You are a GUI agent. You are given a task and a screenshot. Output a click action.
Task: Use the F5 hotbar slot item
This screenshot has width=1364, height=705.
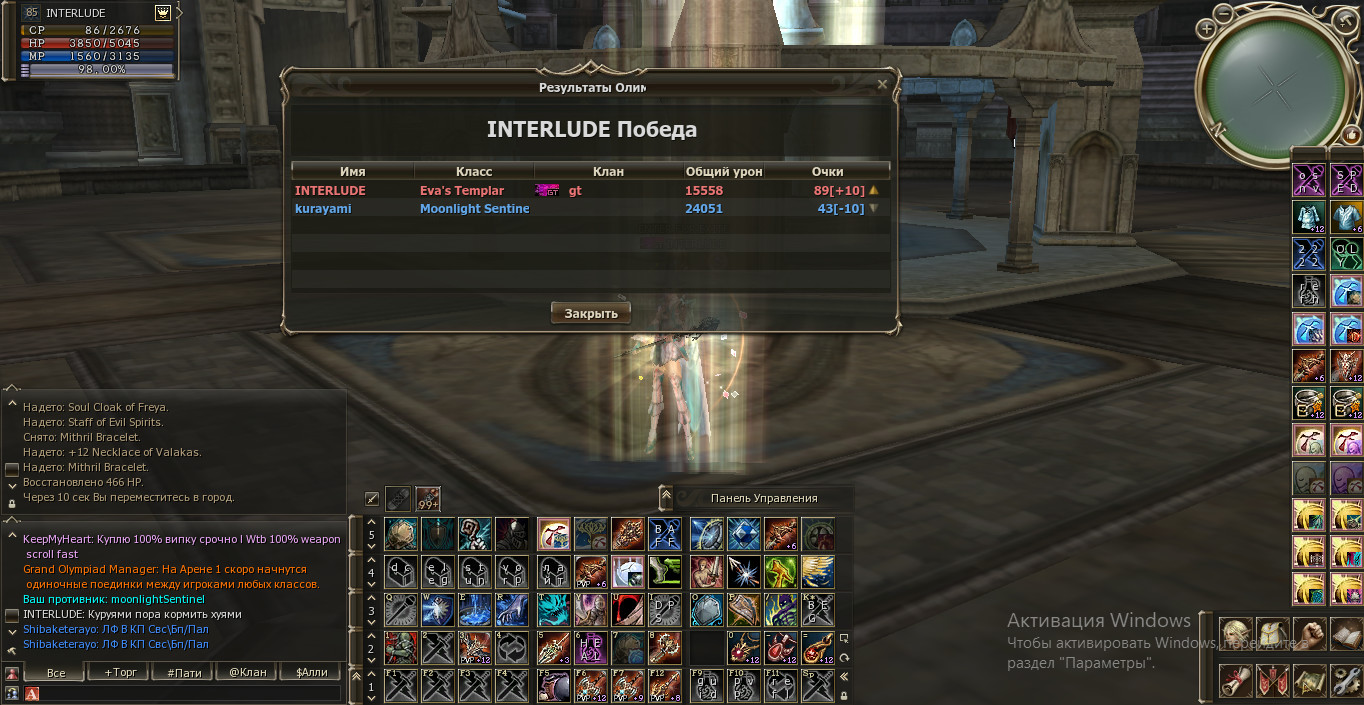[553, 685]
